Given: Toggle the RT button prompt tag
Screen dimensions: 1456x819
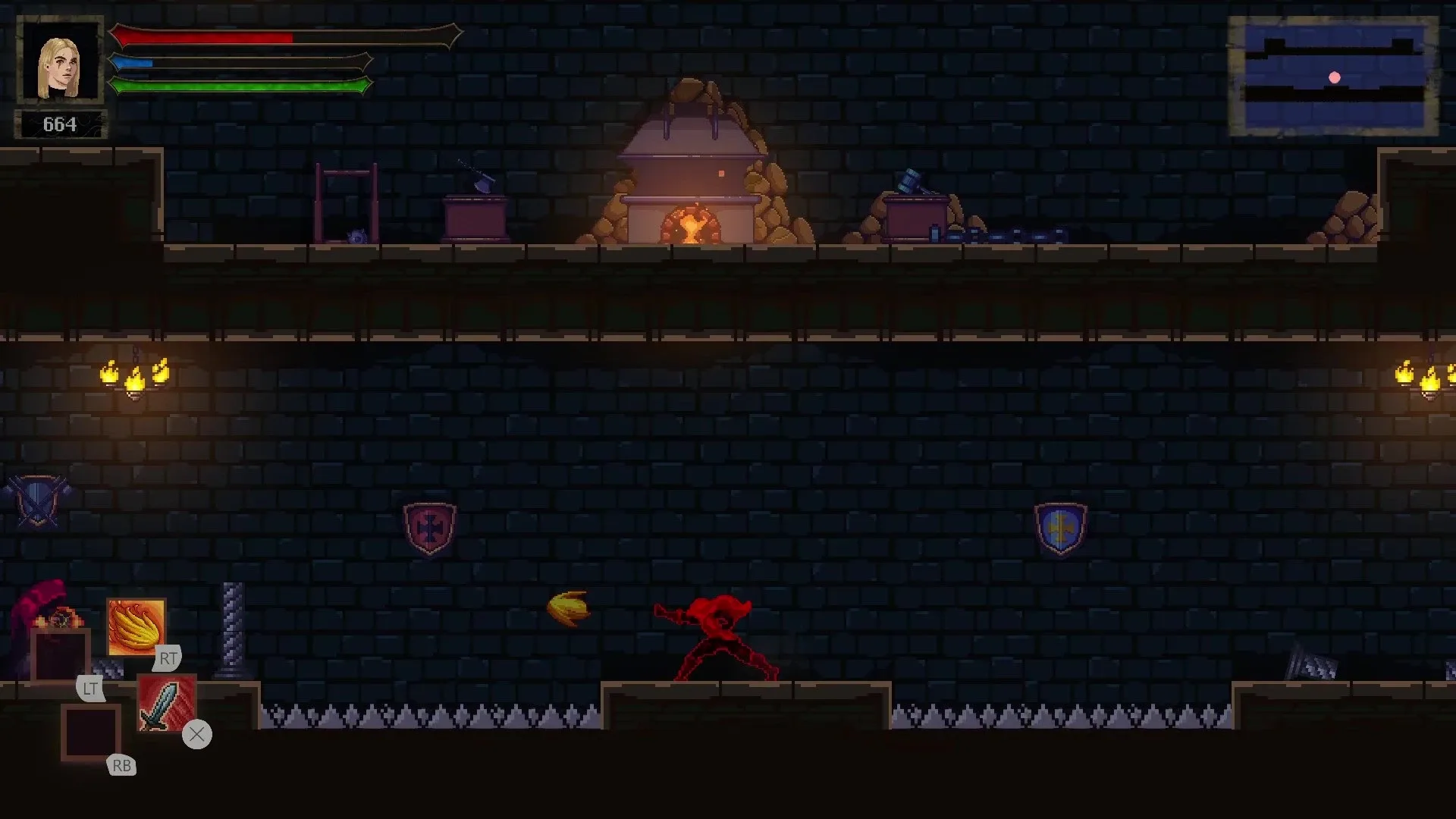Looking at the screenshot, I should (168, 658).
